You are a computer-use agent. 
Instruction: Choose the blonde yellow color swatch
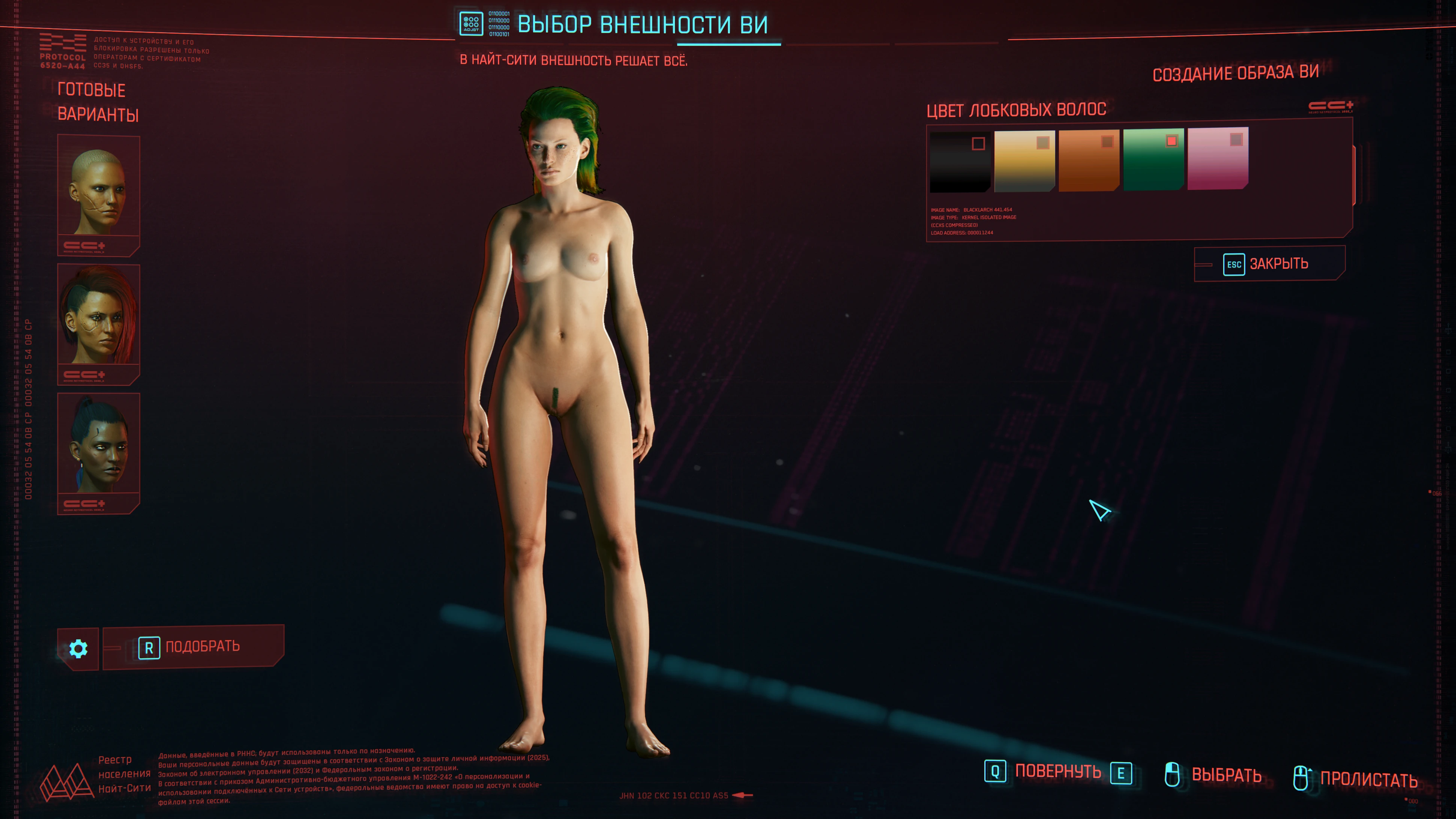coord(1024,161)
